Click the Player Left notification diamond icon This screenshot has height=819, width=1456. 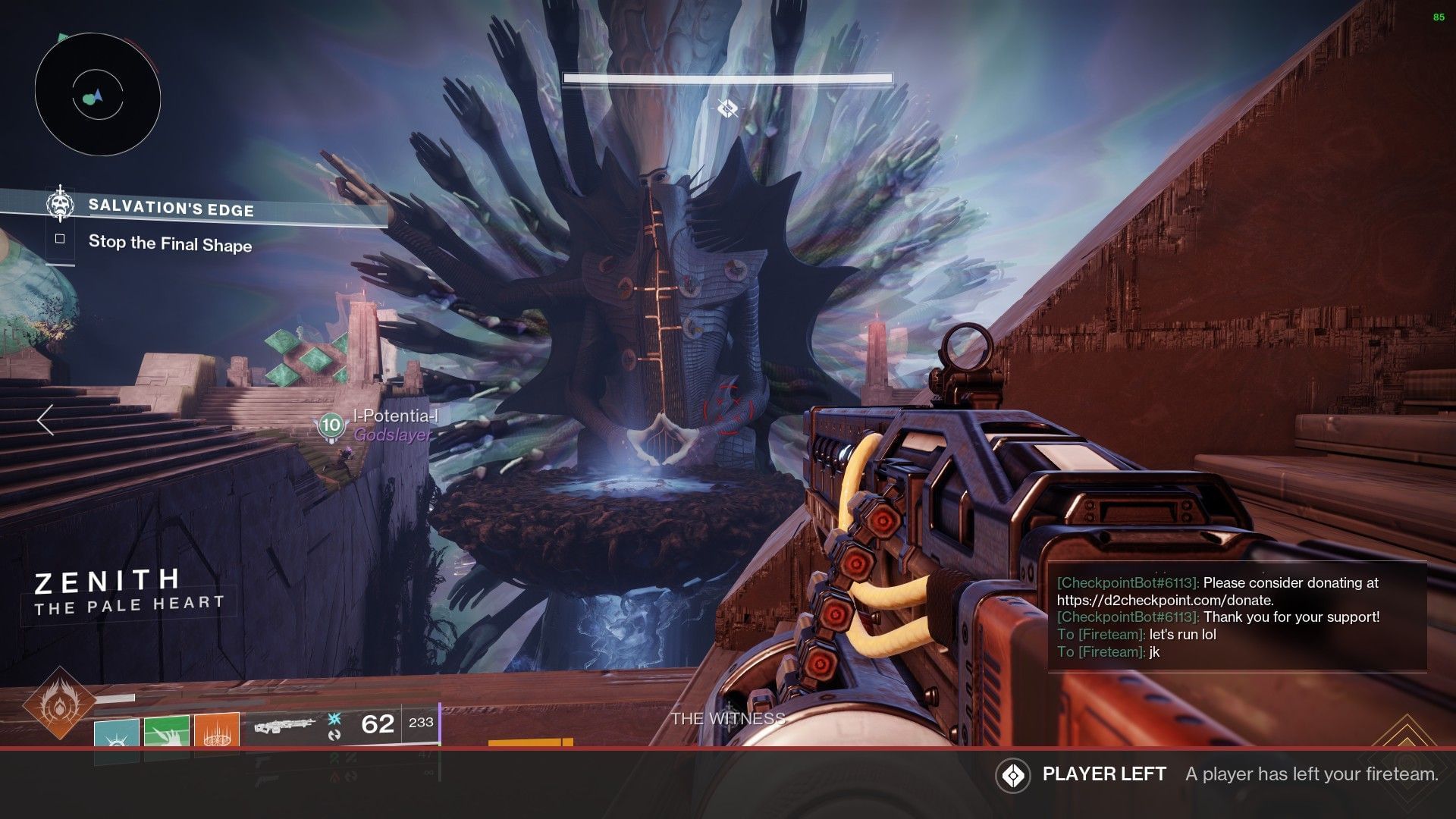coord(1013,775)
